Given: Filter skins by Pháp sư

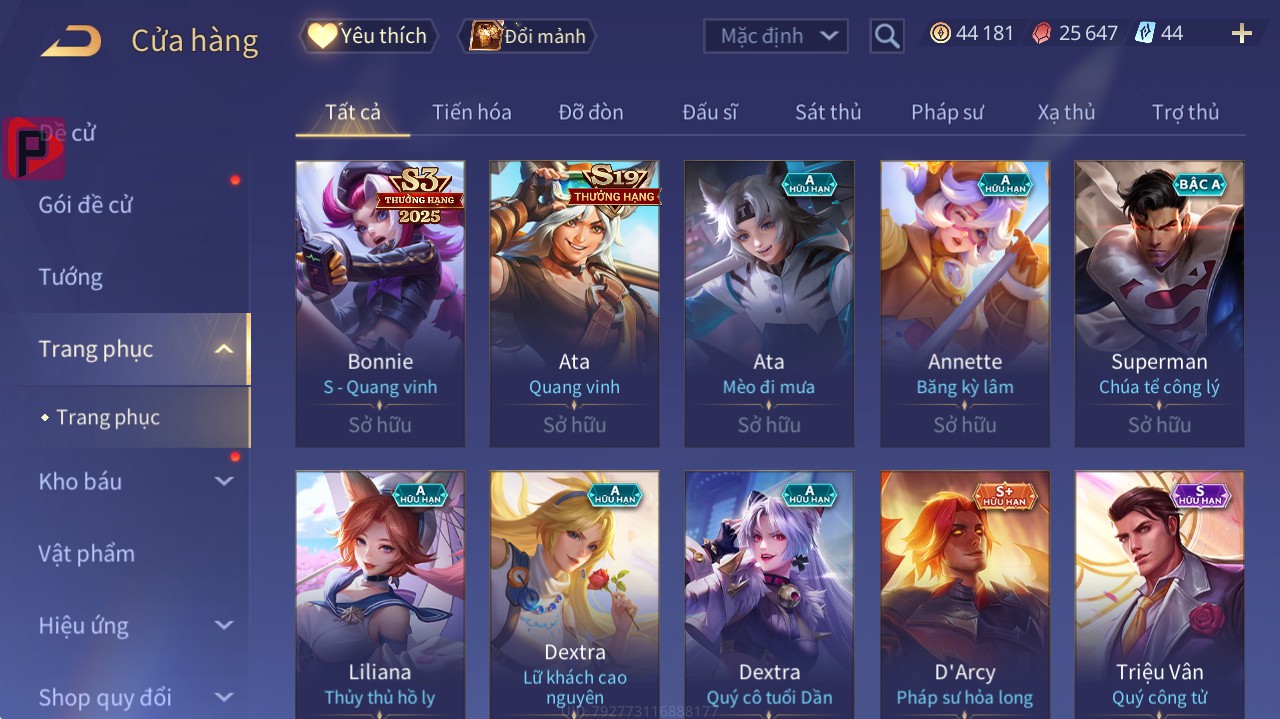Looking at the screenshot, I should [947, 112].
